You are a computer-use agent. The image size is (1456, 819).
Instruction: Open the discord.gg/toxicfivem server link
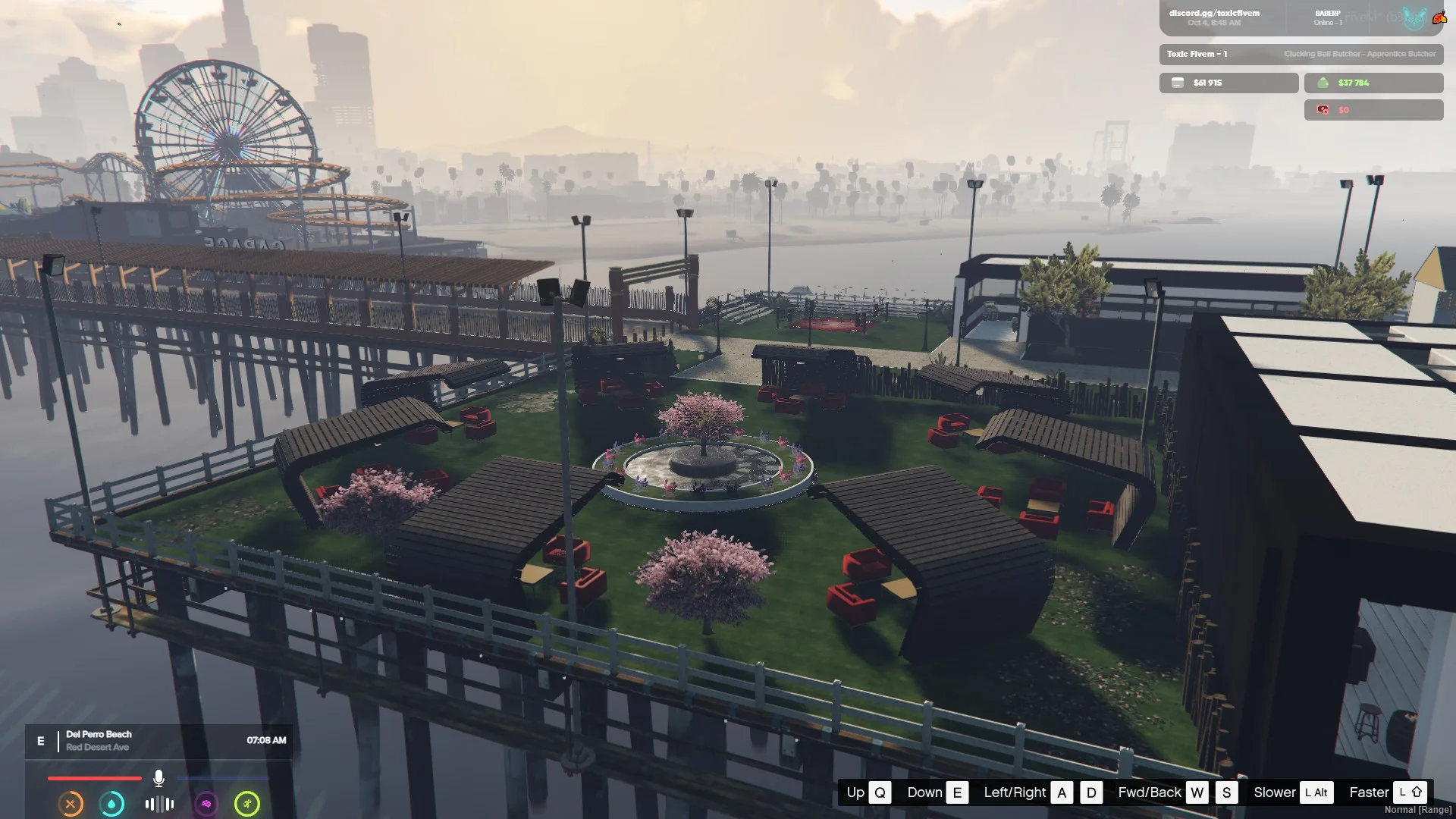[1213, 13]
